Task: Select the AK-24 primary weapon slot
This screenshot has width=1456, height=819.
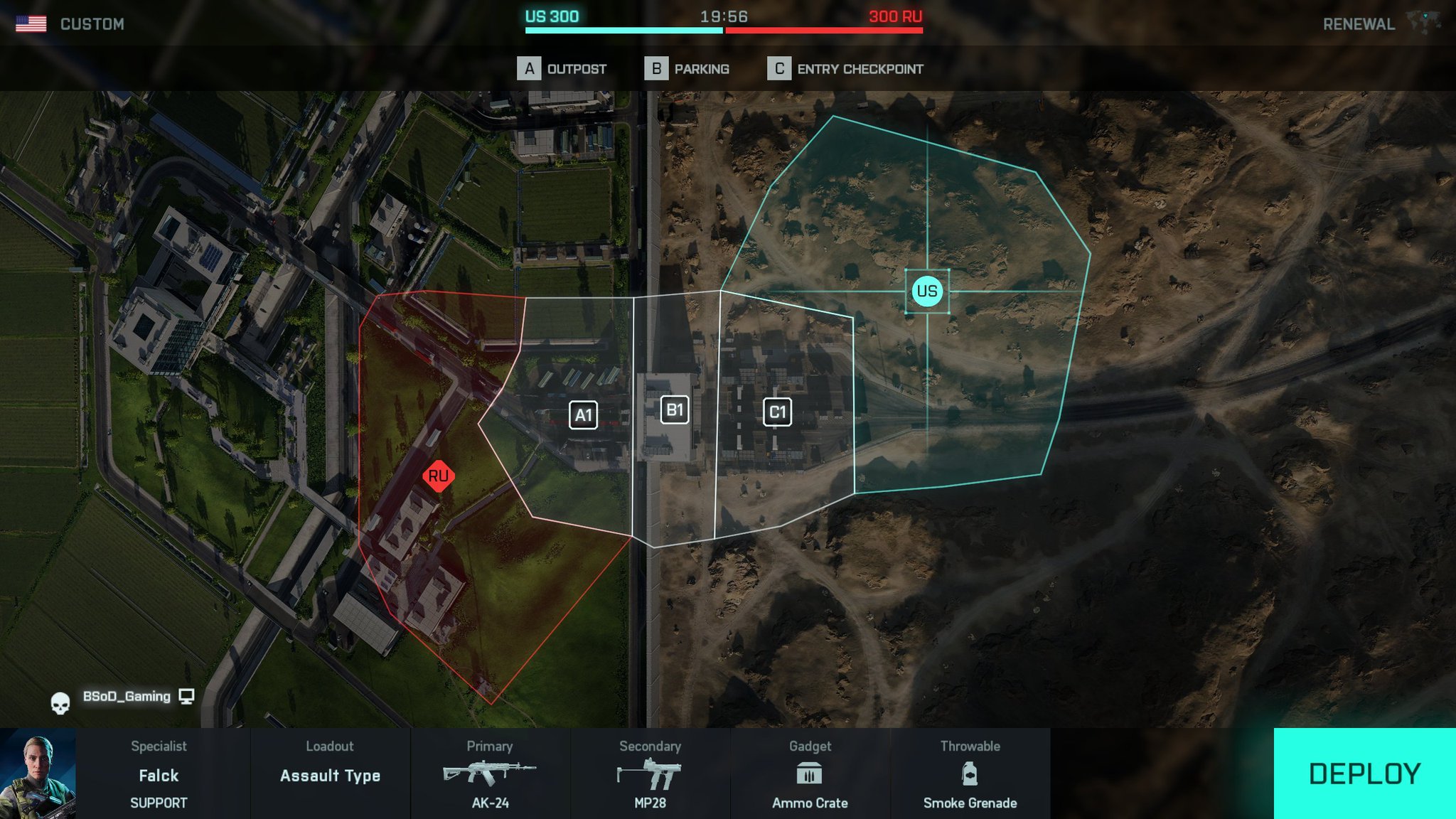Action: pyautogui.click(x=490, y=774)
